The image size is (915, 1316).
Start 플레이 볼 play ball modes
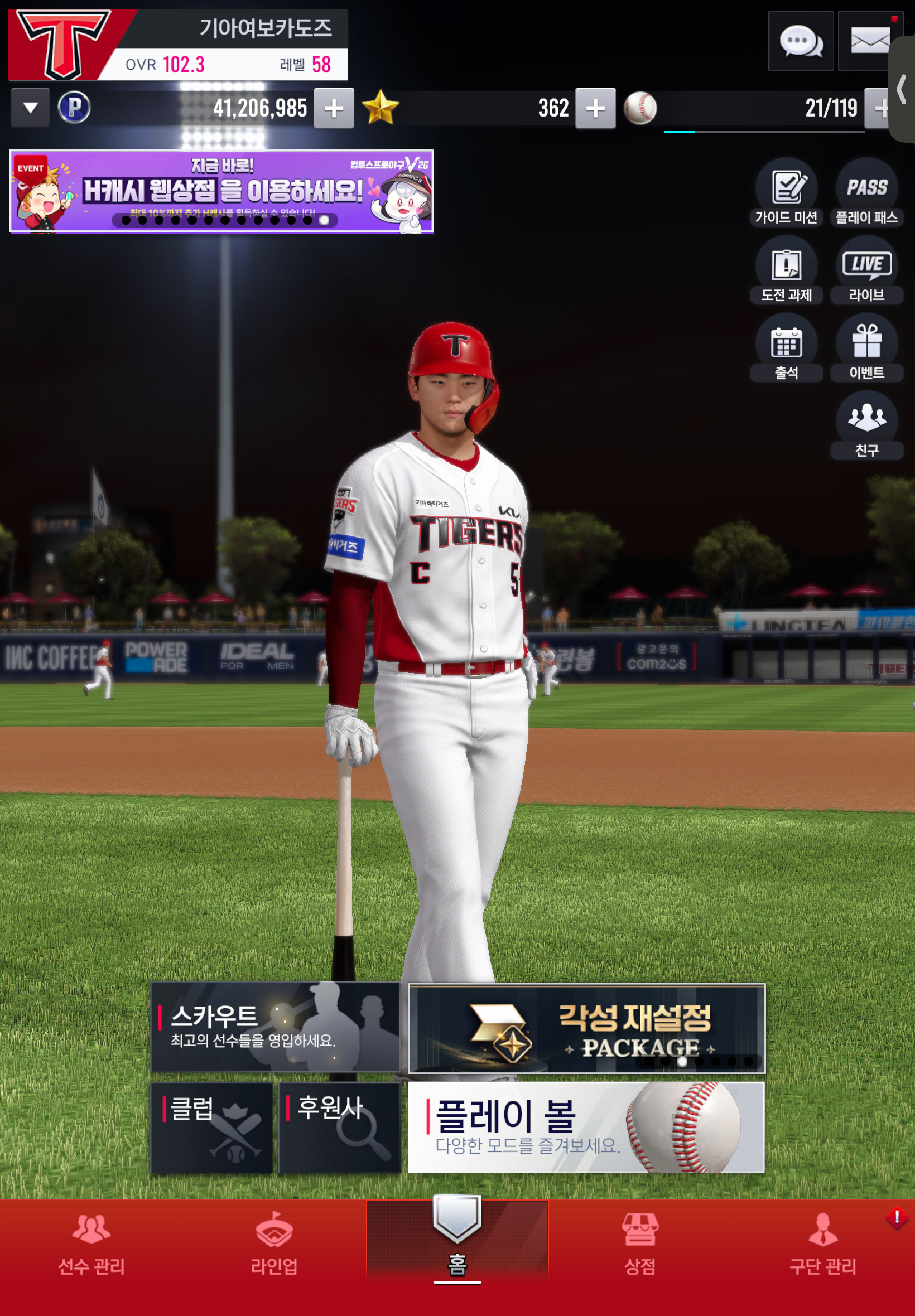[x=586, y=1128]
